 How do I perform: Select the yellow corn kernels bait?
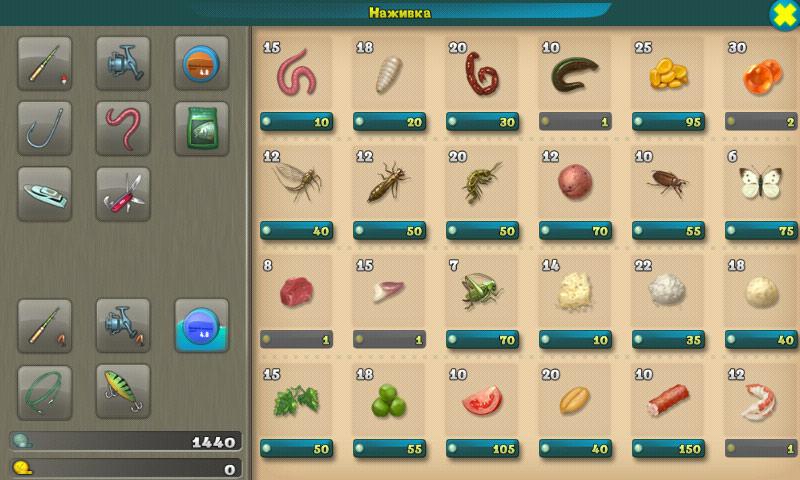[668, 75]
